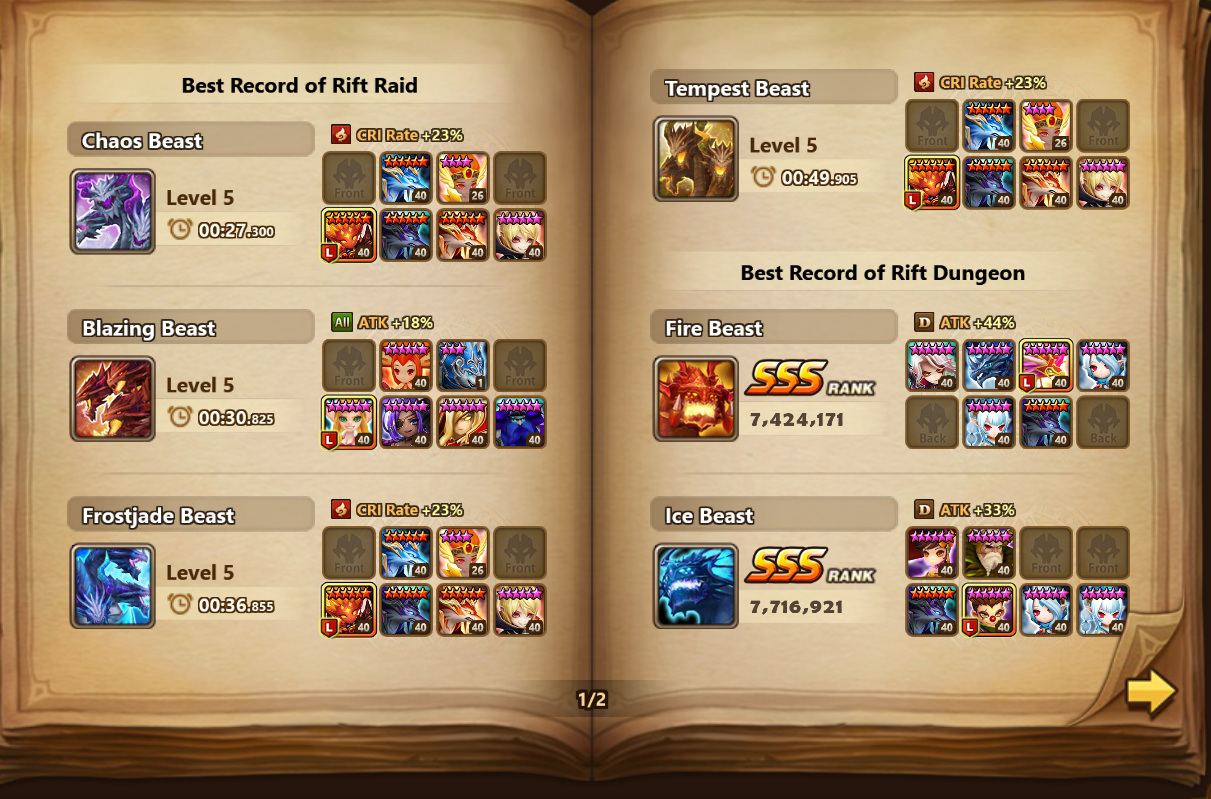The image size is (1211, 799).
Task: Select the Ice Beast portrait
Action: point(696,586)
